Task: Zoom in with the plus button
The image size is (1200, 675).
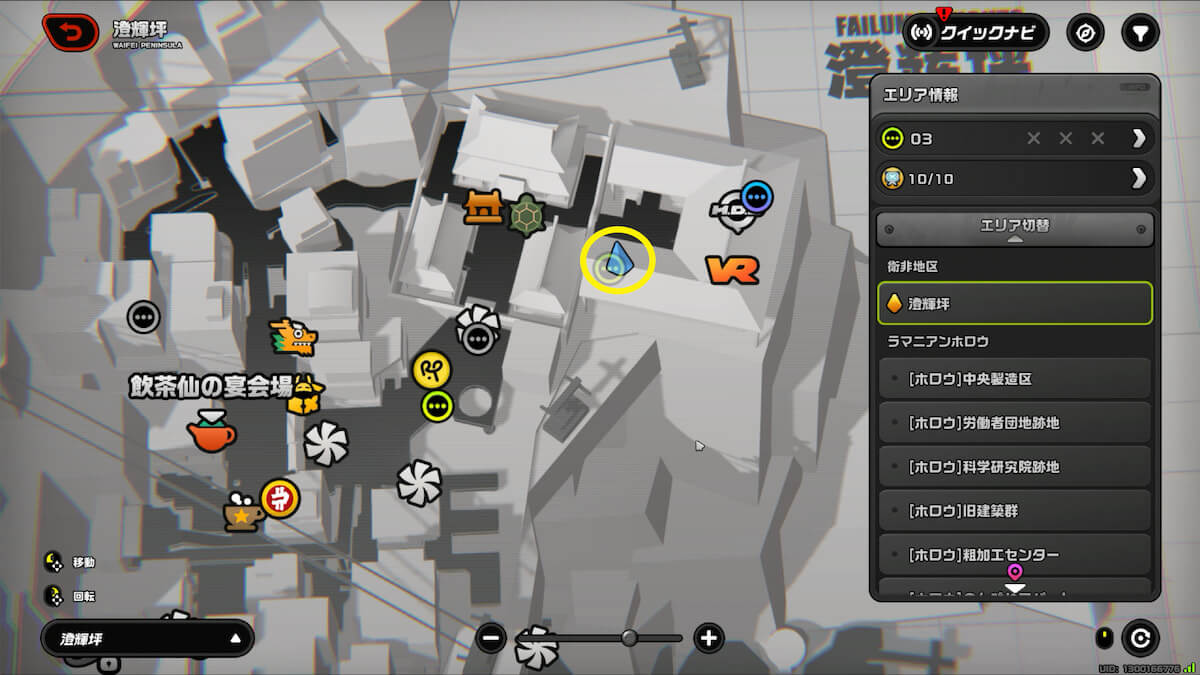Action: 709,638
